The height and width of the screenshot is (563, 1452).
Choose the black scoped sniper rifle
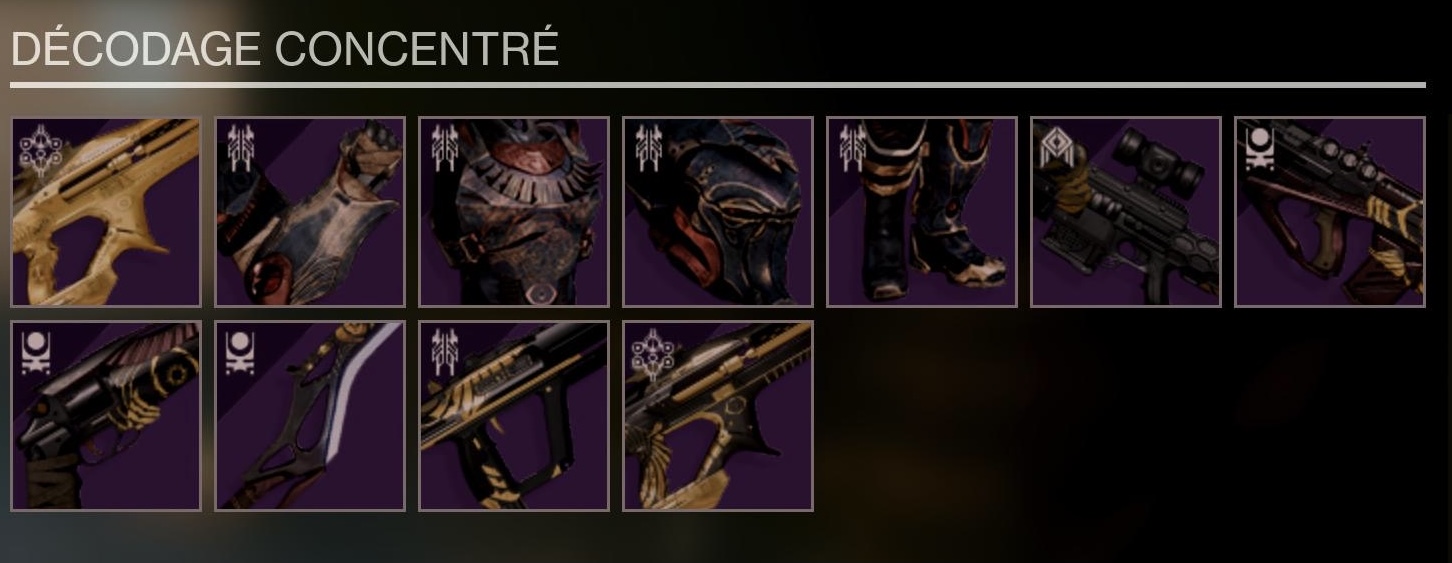click(x=1126, y=212)
